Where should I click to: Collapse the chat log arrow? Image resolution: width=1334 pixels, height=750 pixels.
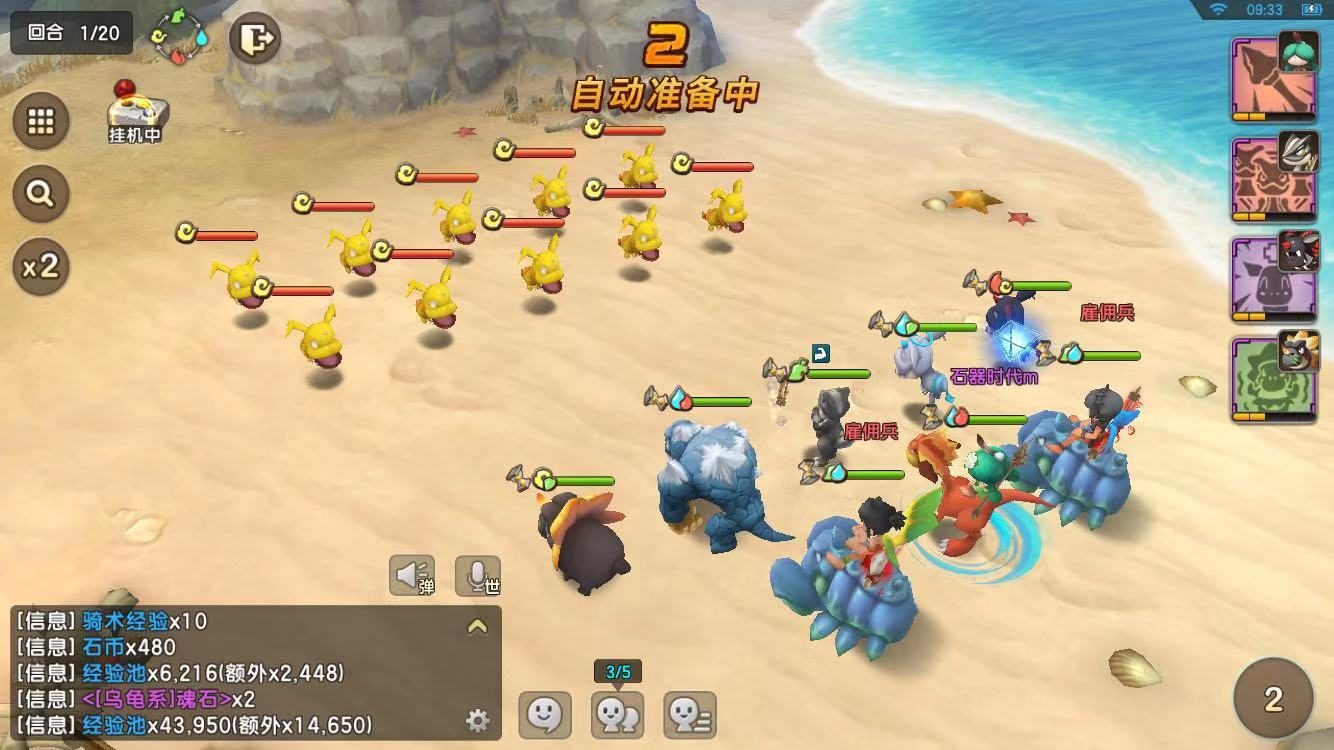click(478, 627)
